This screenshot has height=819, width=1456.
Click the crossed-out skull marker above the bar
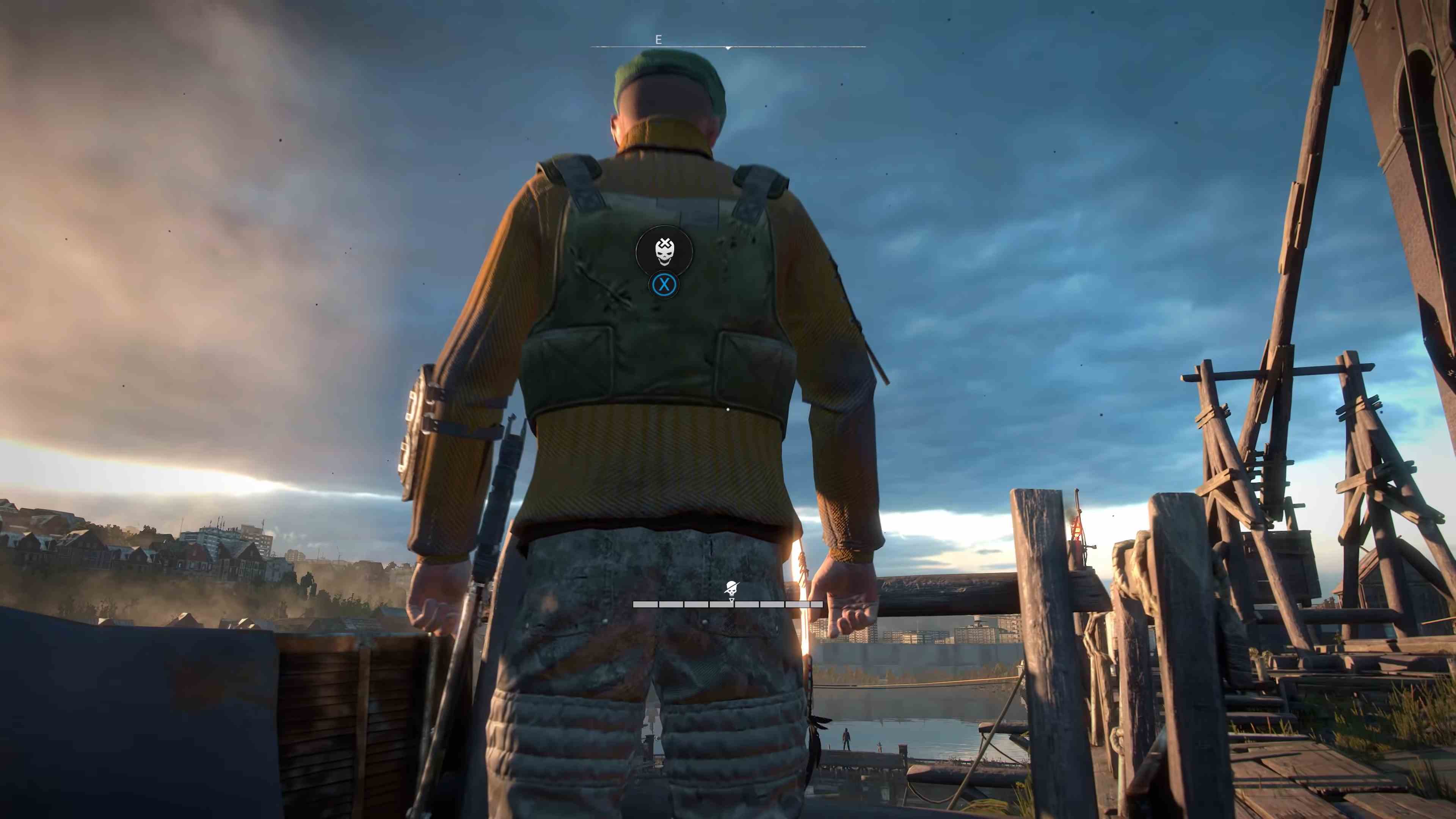point(732,588)
